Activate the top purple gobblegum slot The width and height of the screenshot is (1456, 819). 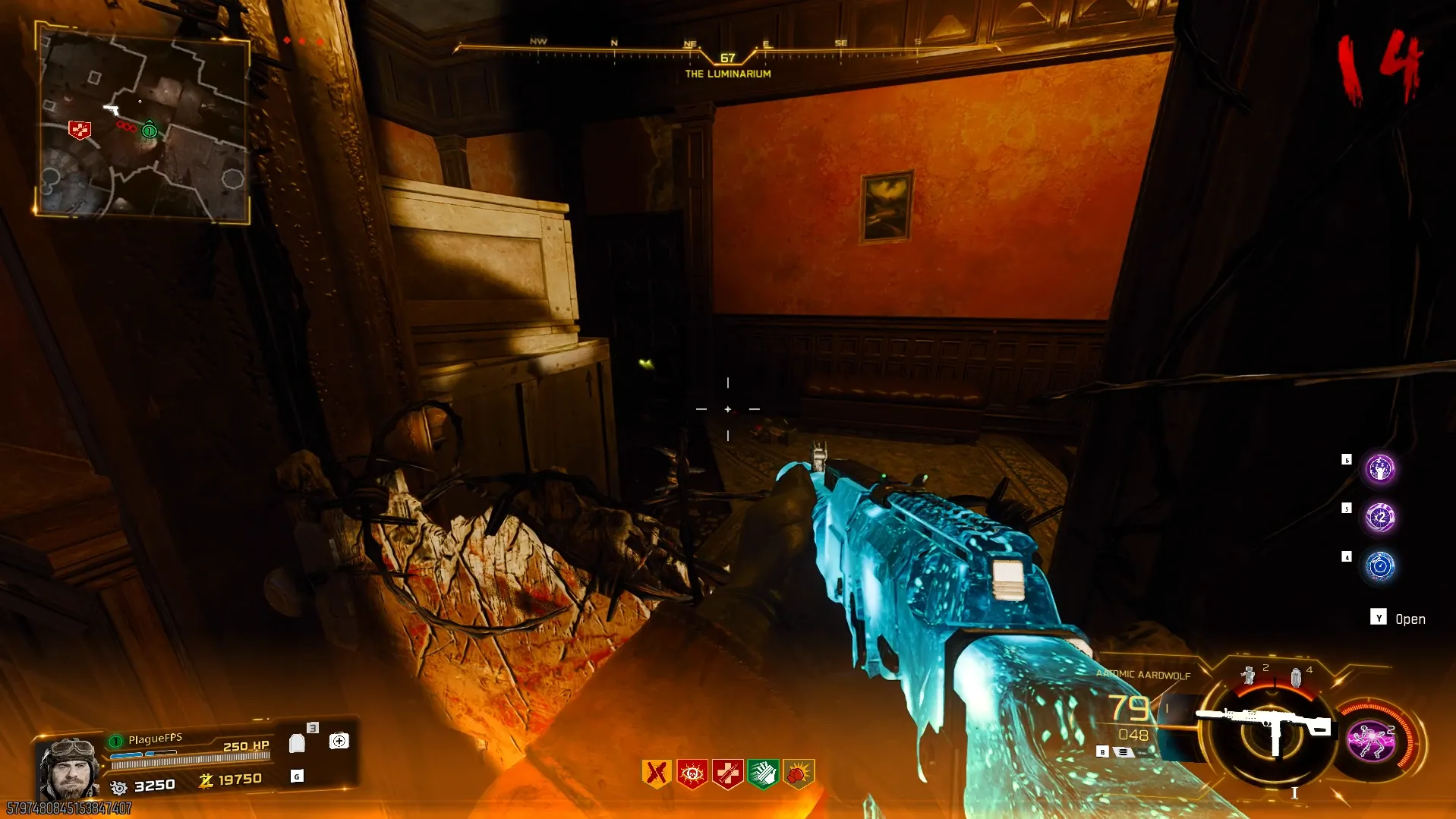pos(1379,469)
